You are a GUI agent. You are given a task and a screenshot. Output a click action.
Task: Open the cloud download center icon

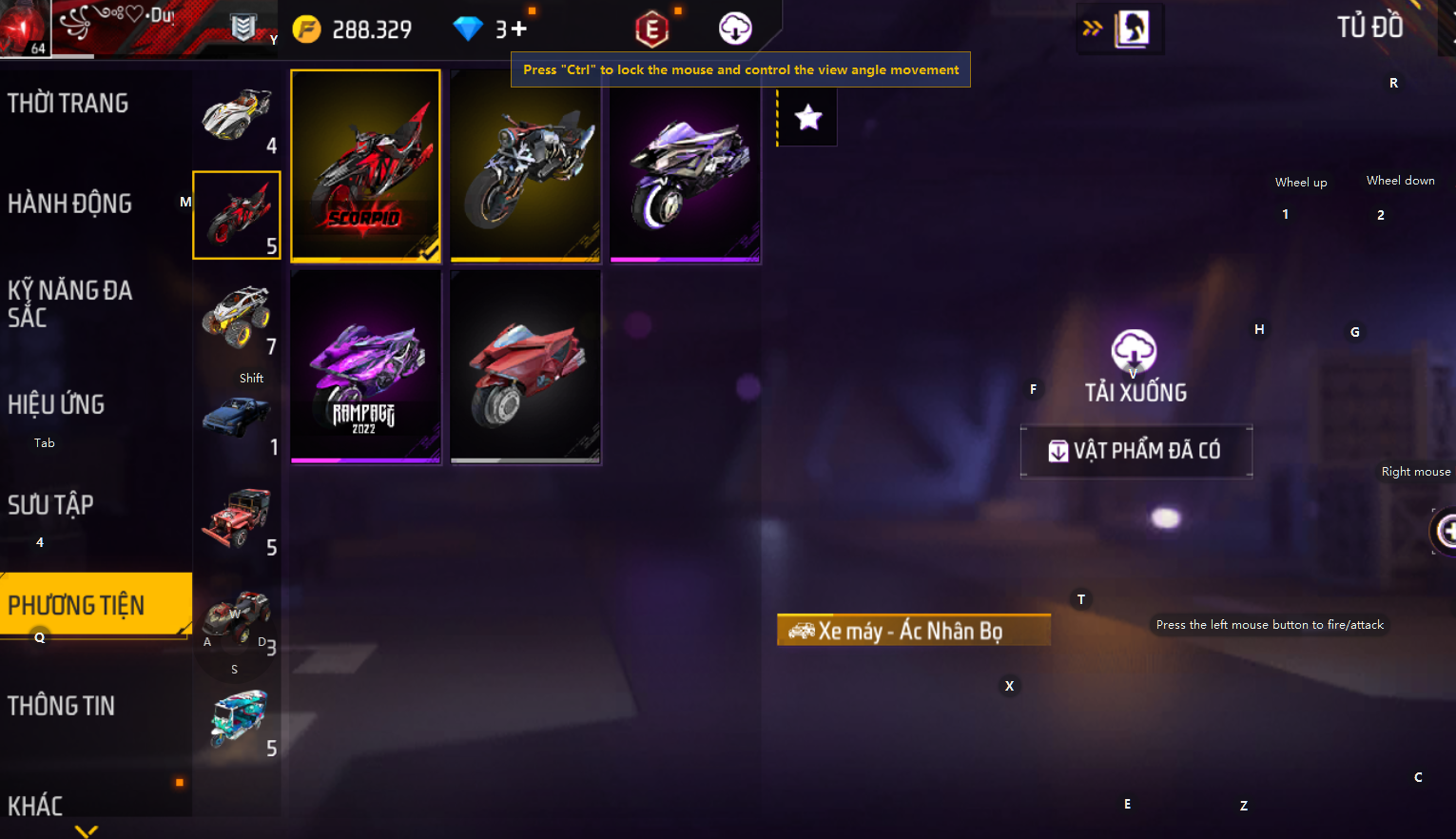735,29
